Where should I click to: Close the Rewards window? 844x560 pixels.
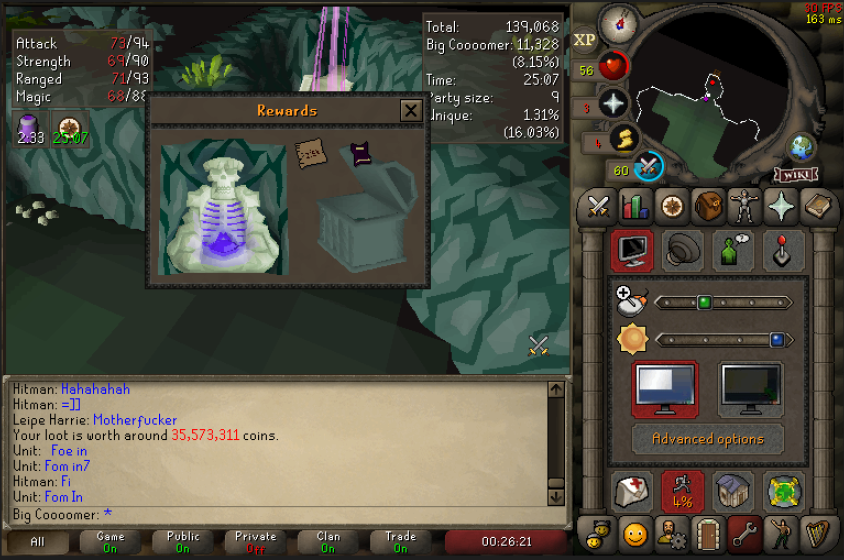click(x=410, y=111)
